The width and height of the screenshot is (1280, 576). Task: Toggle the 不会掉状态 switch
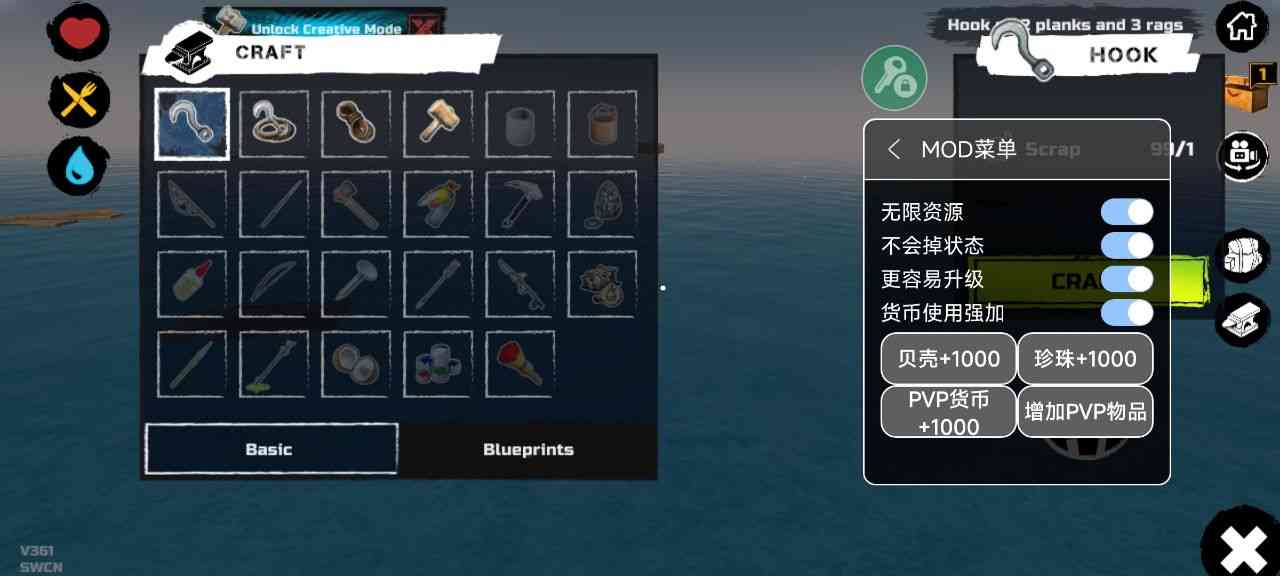(1126, 246)
